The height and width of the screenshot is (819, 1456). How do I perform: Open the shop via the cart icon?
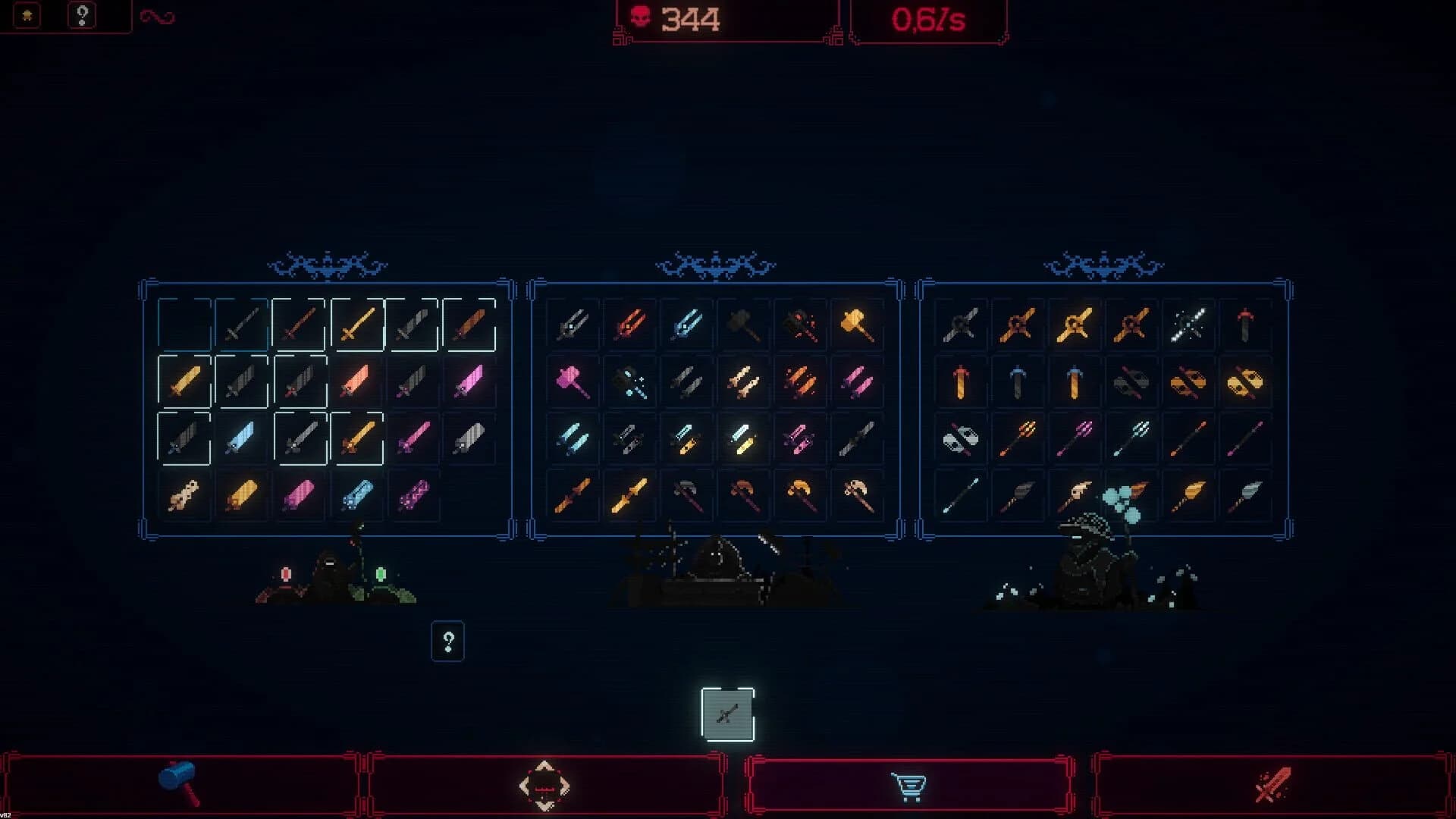(x=910, y=786)
